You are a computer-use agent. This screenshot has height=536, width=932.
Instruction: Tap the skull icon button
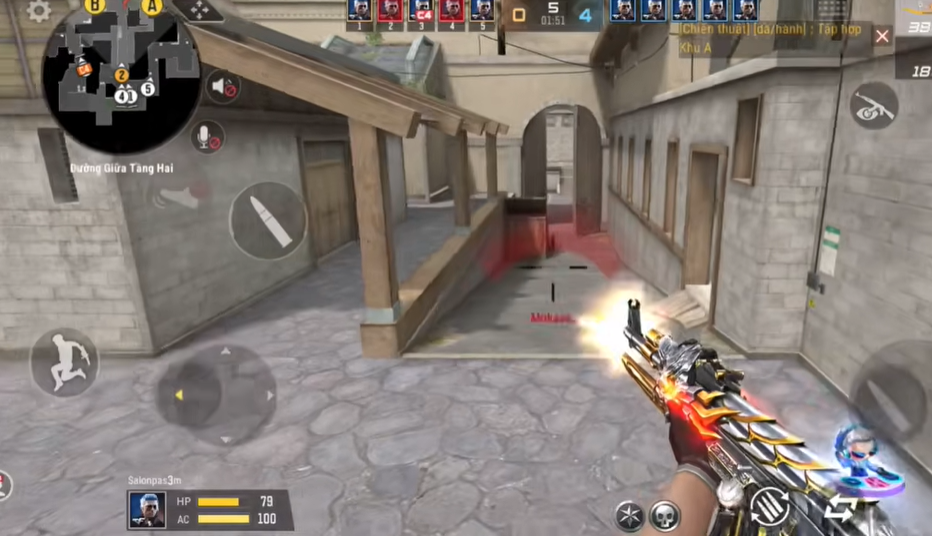pyautogui.click(x=665, y=516)
